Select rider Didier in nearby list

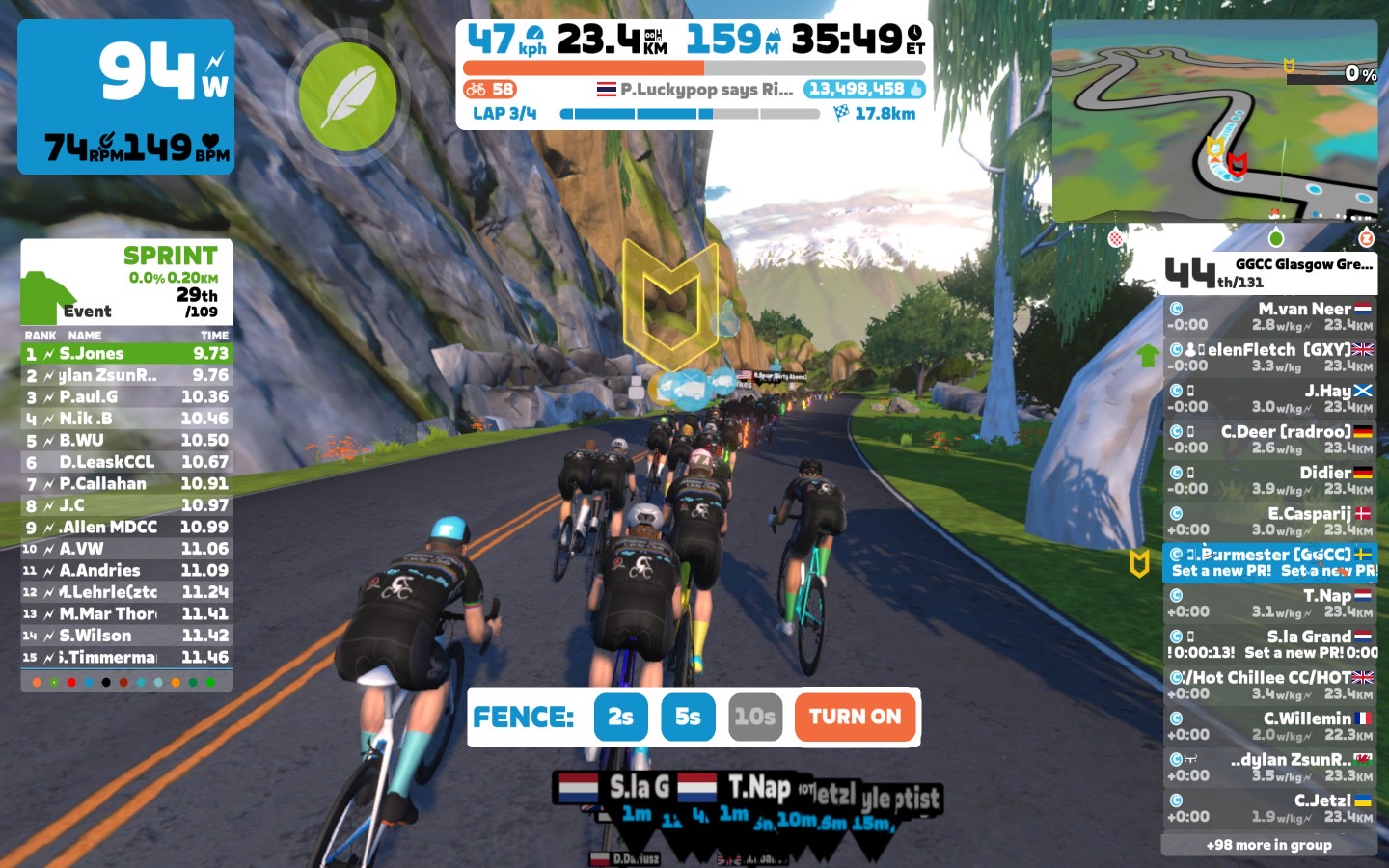[x=1269, y=480]
